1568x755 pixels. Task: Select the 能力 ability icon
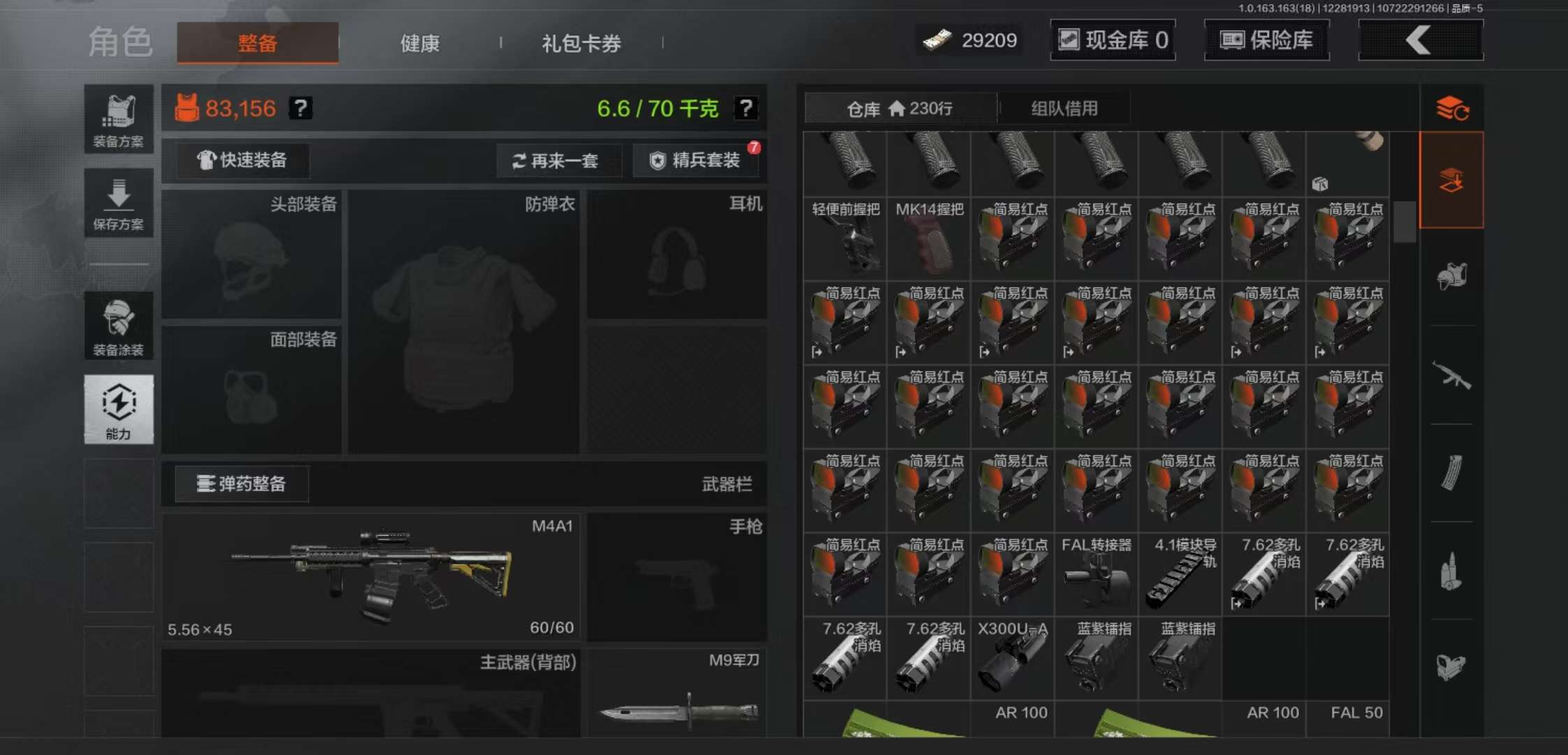[119, 409]
